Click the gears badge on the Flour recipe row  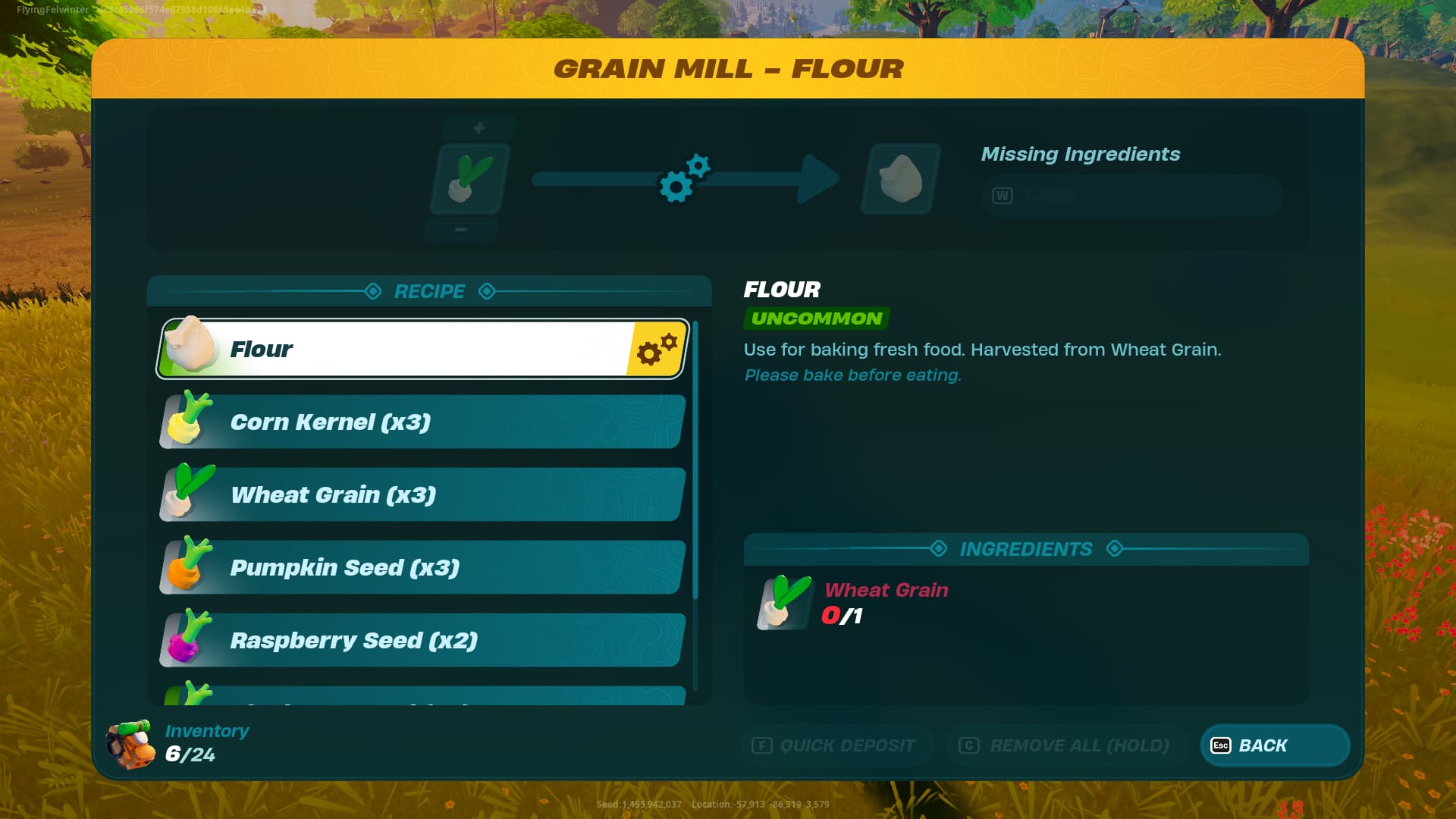657,349
